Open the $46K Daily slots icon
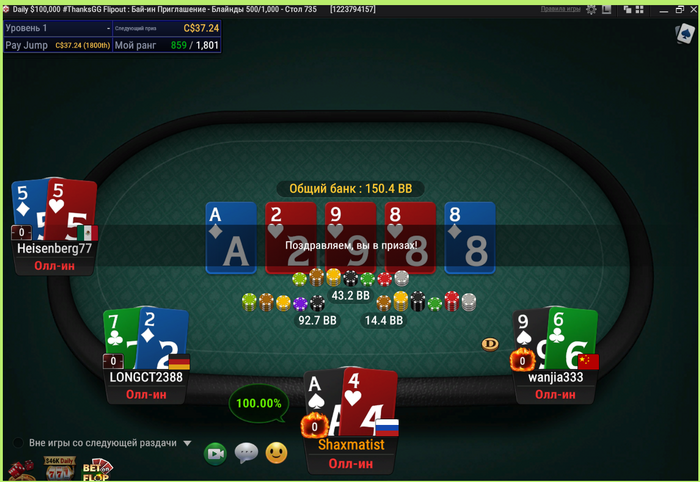The height and width of the screenshot is (482, 700). click(x=58, y=468)
